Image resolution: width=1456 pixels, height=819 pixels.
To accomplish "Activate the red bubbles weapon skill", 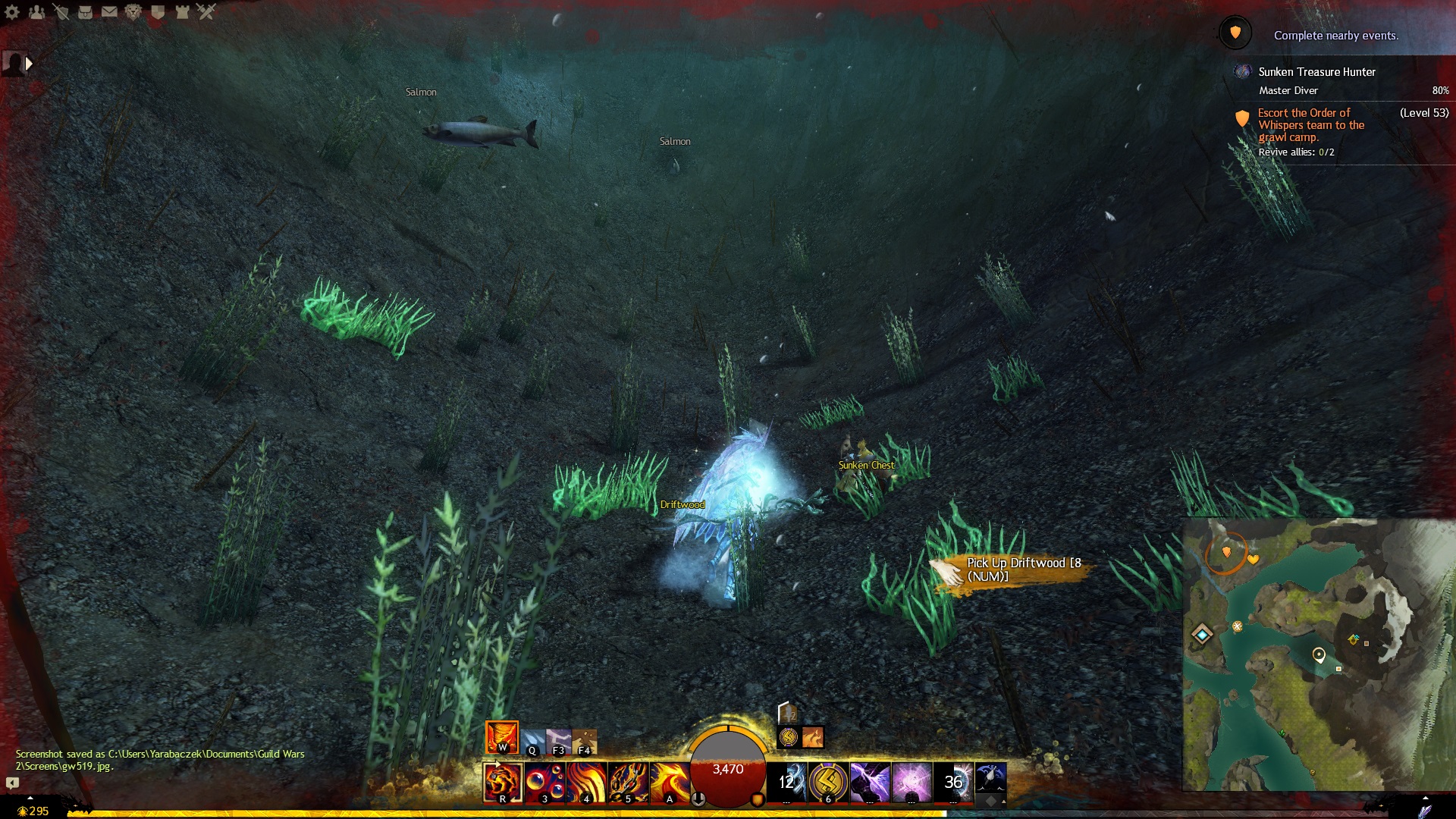I will 544,783.
